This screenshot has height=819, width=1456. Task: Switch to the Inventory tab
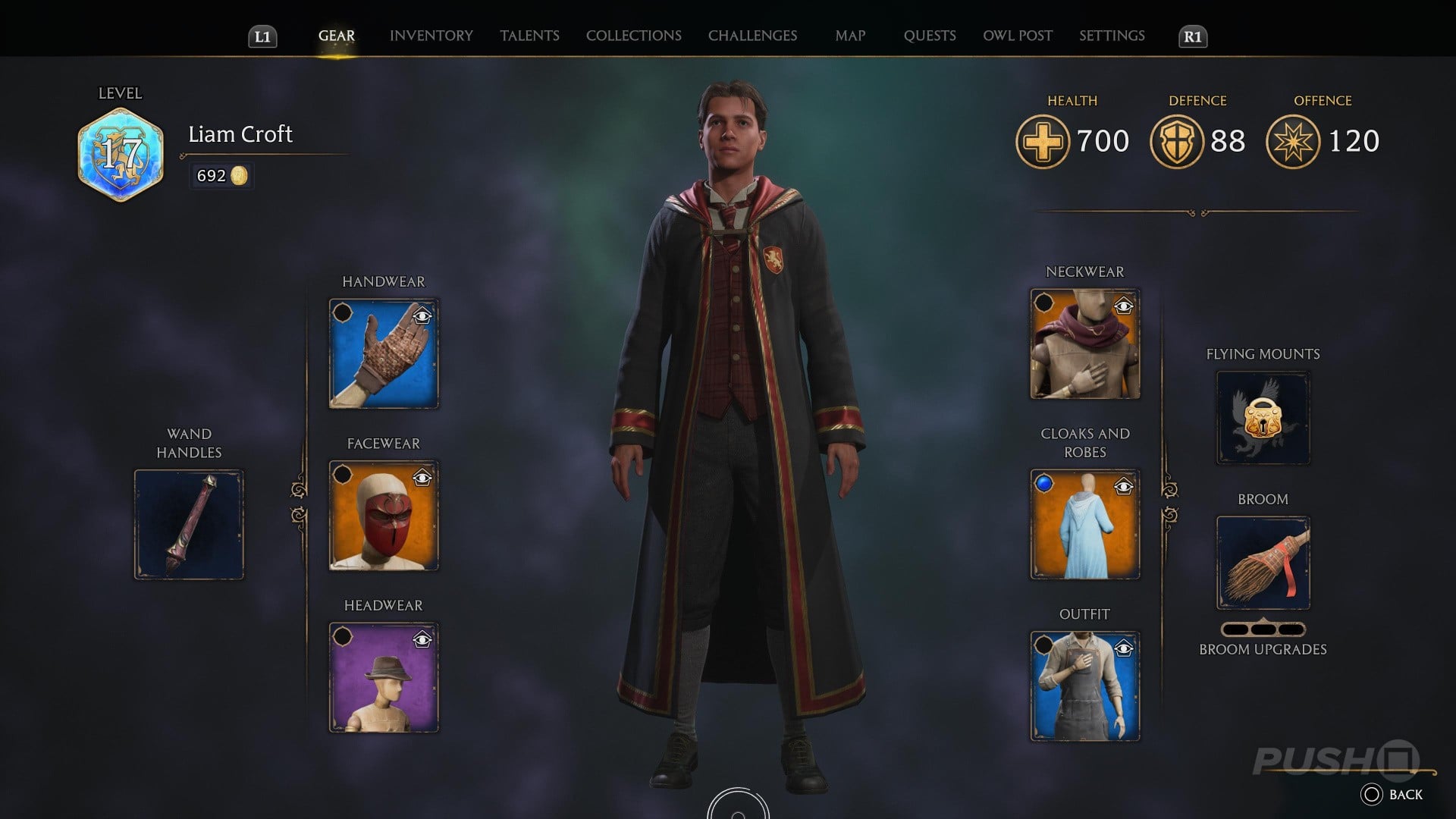point(430,35)
